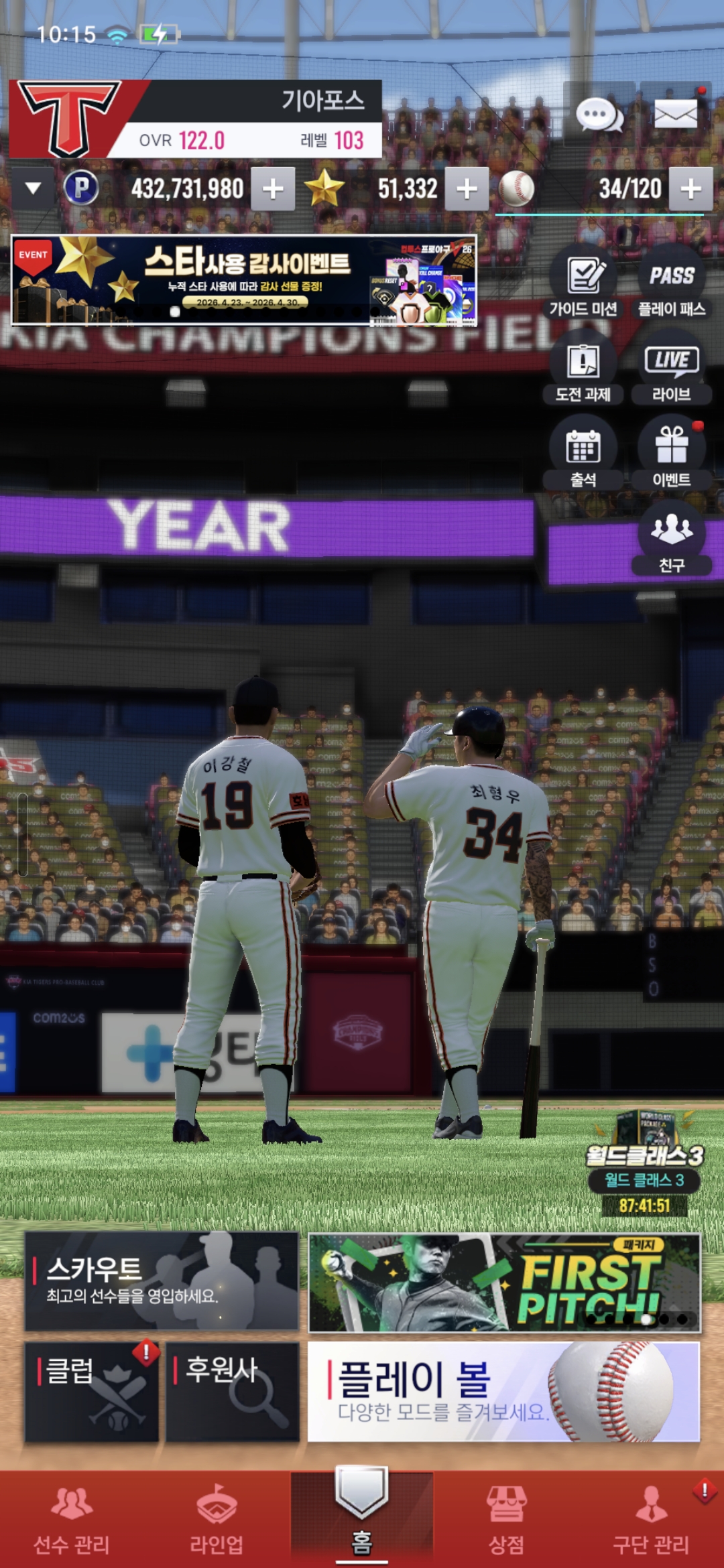Open the 후원사 sponsor panel
724x1568 pixels.
pyautogui.click(x=232, y=1392)
